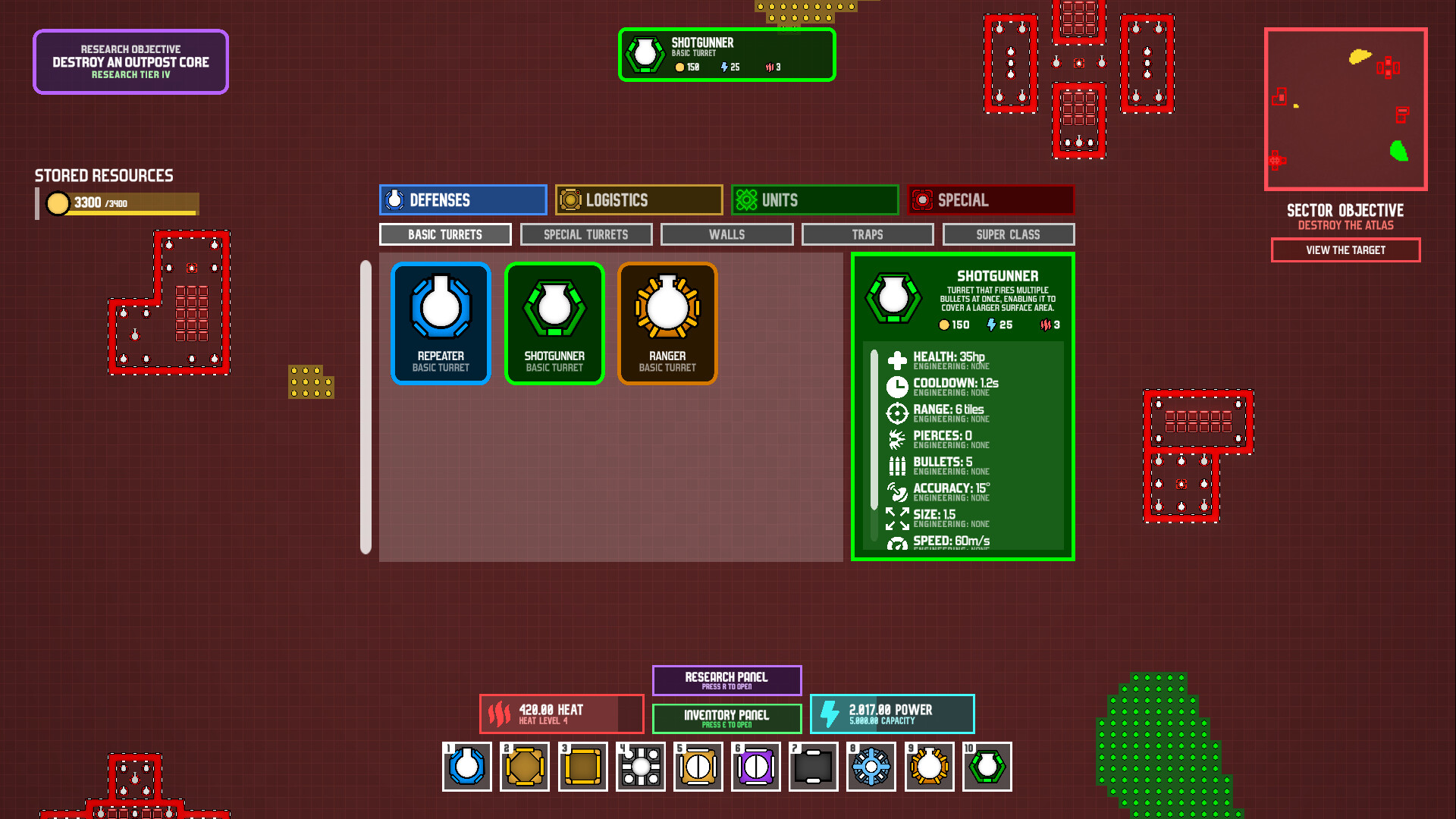The image size is (1456, 819).
Task: Click the View The Target button
Action: coord(1345,250)
